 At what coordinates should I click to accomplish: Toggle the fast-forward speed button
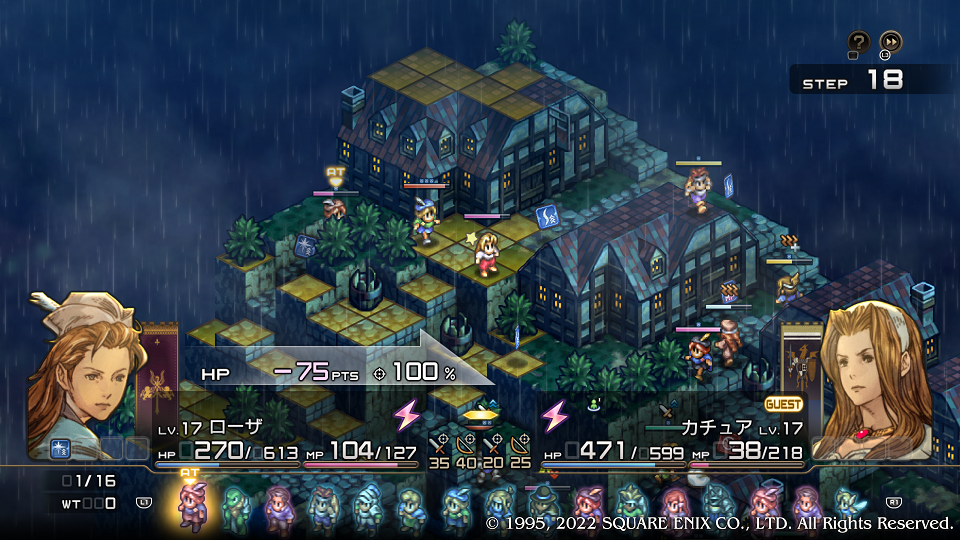[890, 42]
